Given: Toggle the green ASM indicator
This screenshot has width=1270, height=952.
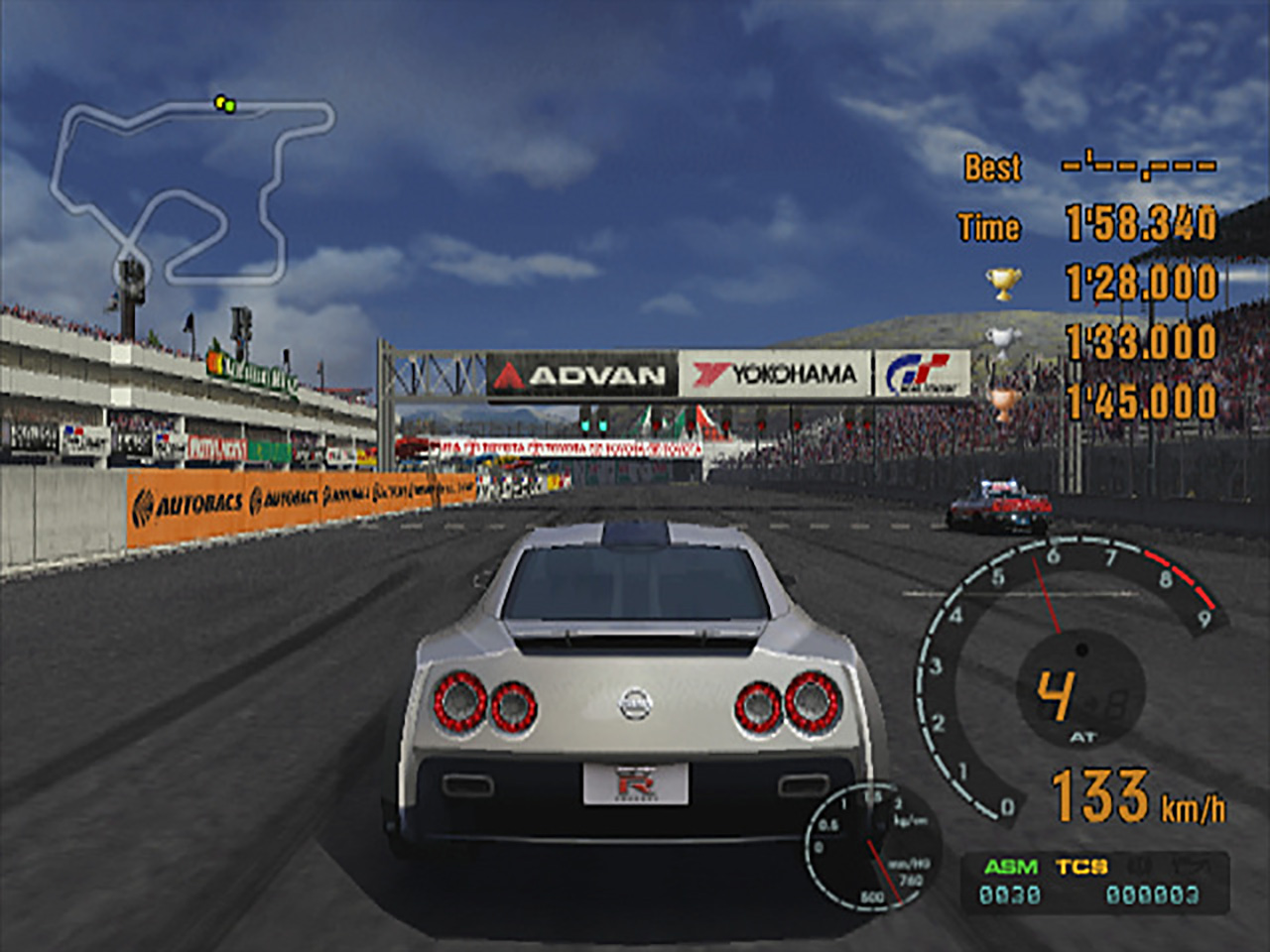Looking at the screenshot, I should pyautogui.click(x=1010, y=867).
